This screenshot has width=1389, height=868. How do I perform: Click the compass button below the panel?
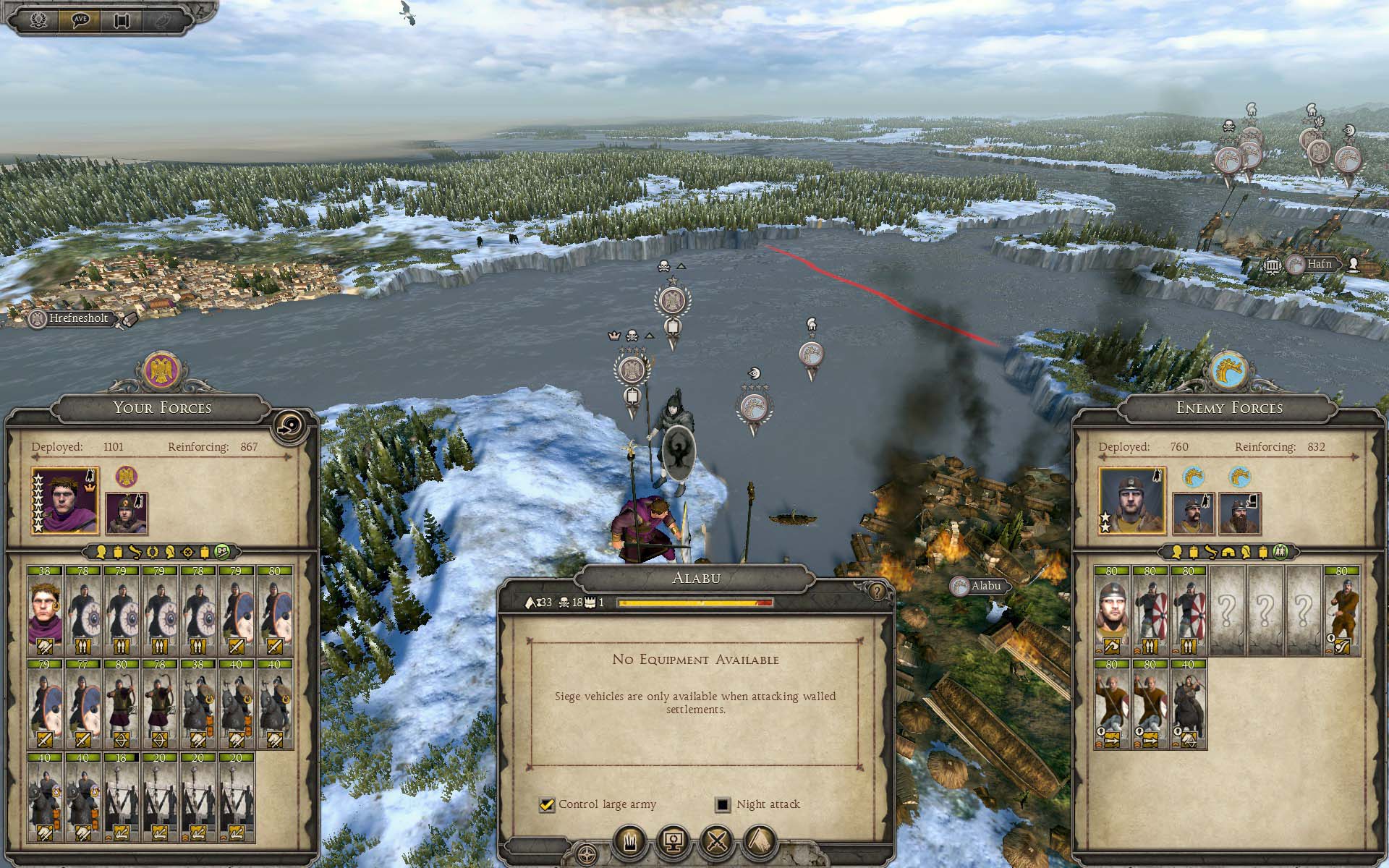587,854
